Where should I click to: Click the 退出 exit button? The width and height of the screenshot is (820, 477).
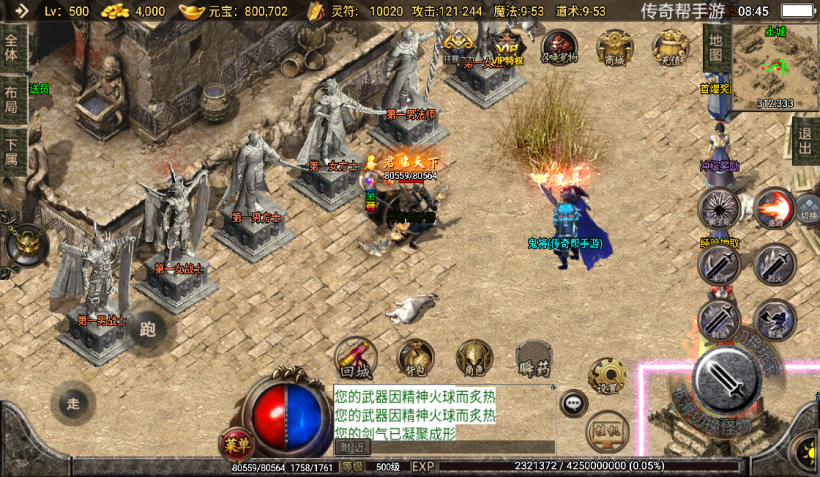click(x=805, y=140)
